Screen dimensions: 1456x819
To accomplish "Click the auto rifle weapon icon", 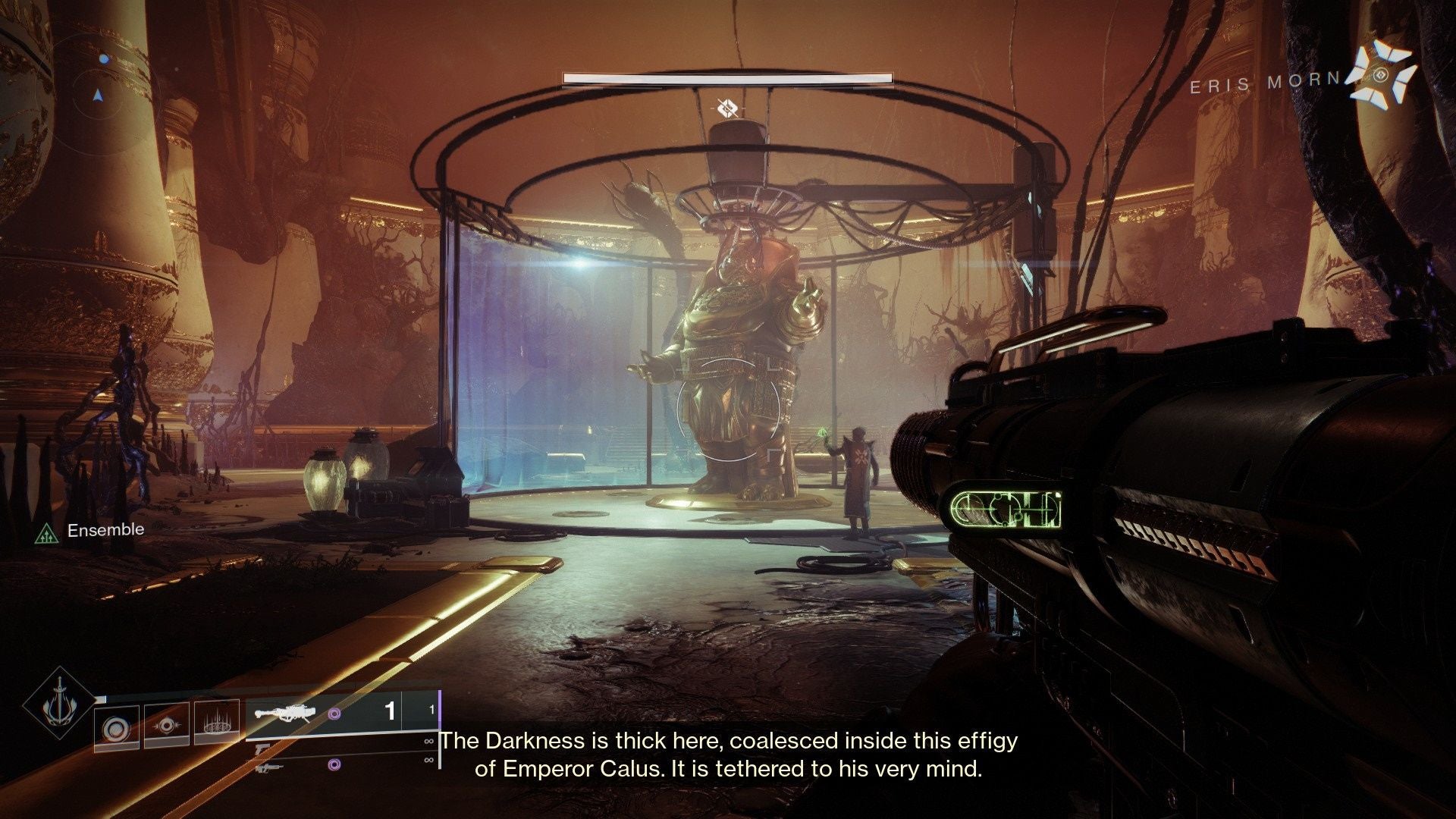I will (269, 767).
